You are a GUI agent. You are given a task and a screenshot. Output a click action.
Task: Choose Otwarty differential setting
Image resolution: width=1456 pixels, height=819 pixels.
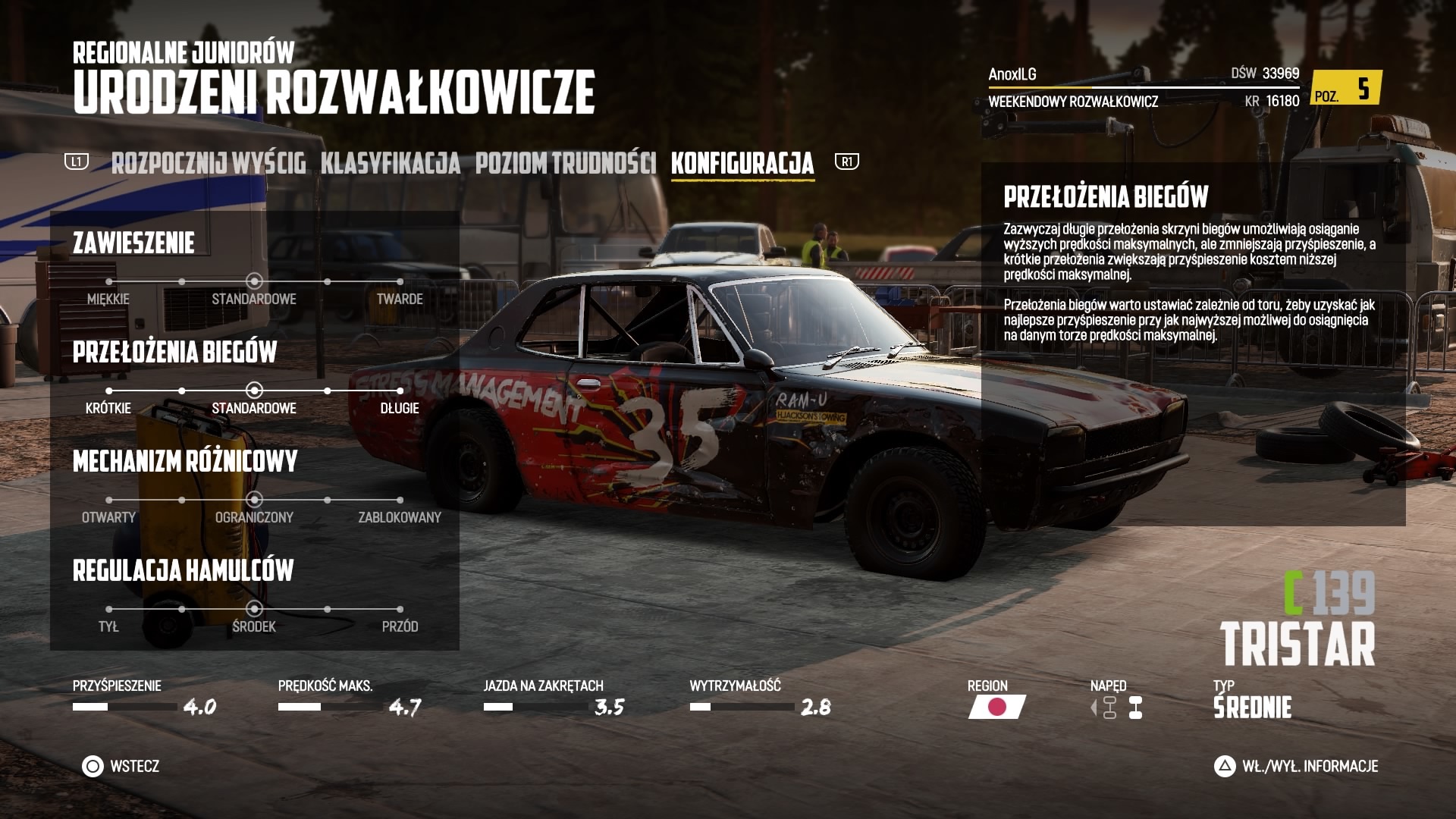[109, 500]
